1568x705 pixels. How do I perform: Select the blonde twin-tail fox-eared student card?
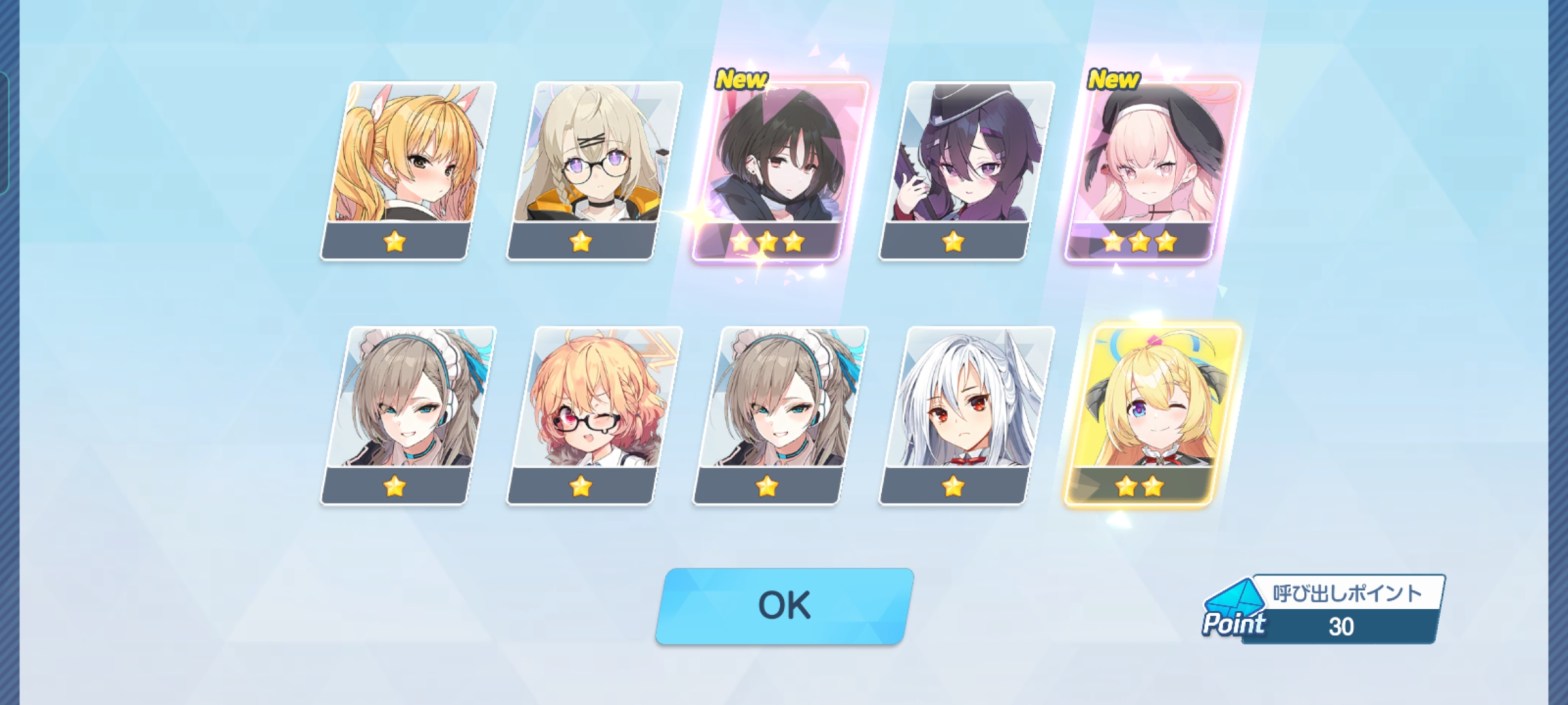coord(407,168)
